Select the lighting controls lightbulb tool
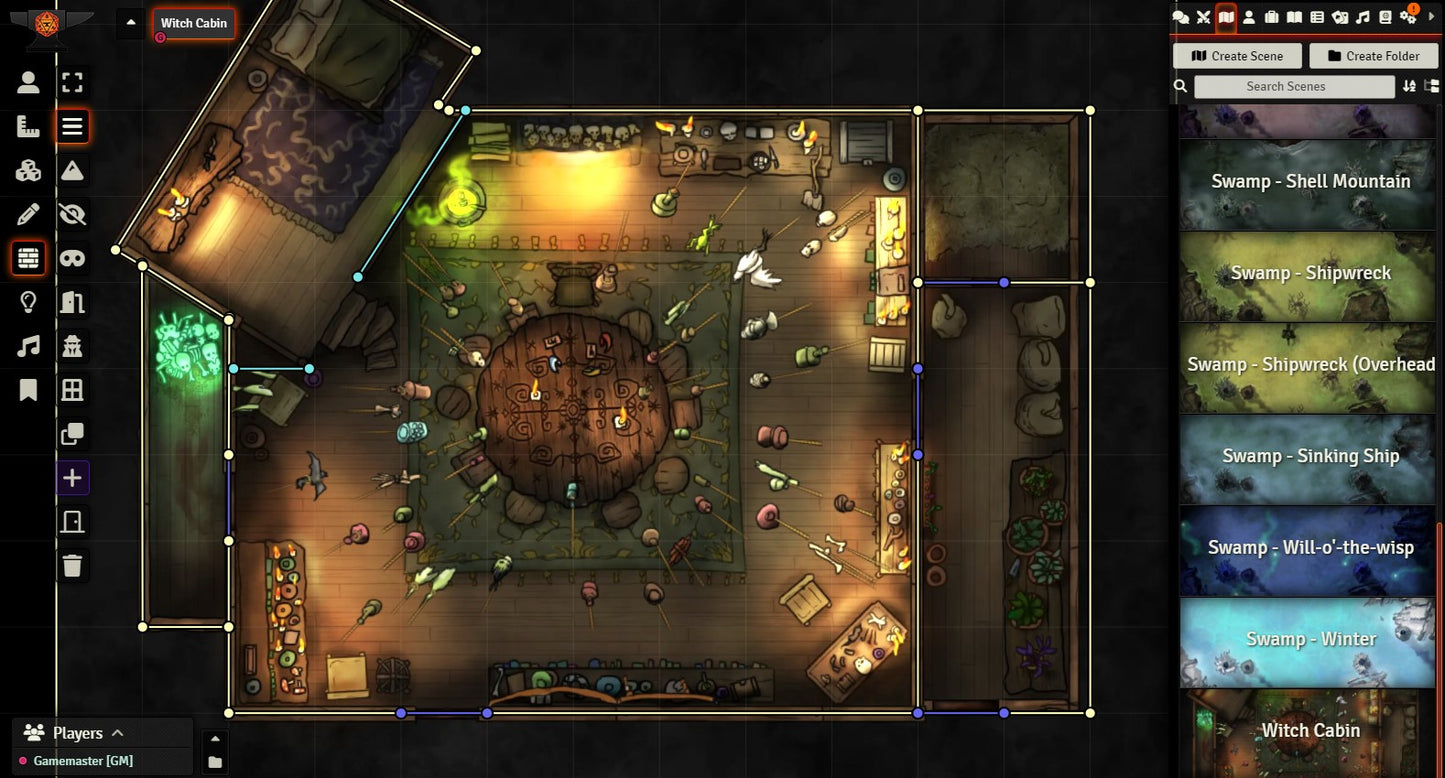 [x=28, y=302]
